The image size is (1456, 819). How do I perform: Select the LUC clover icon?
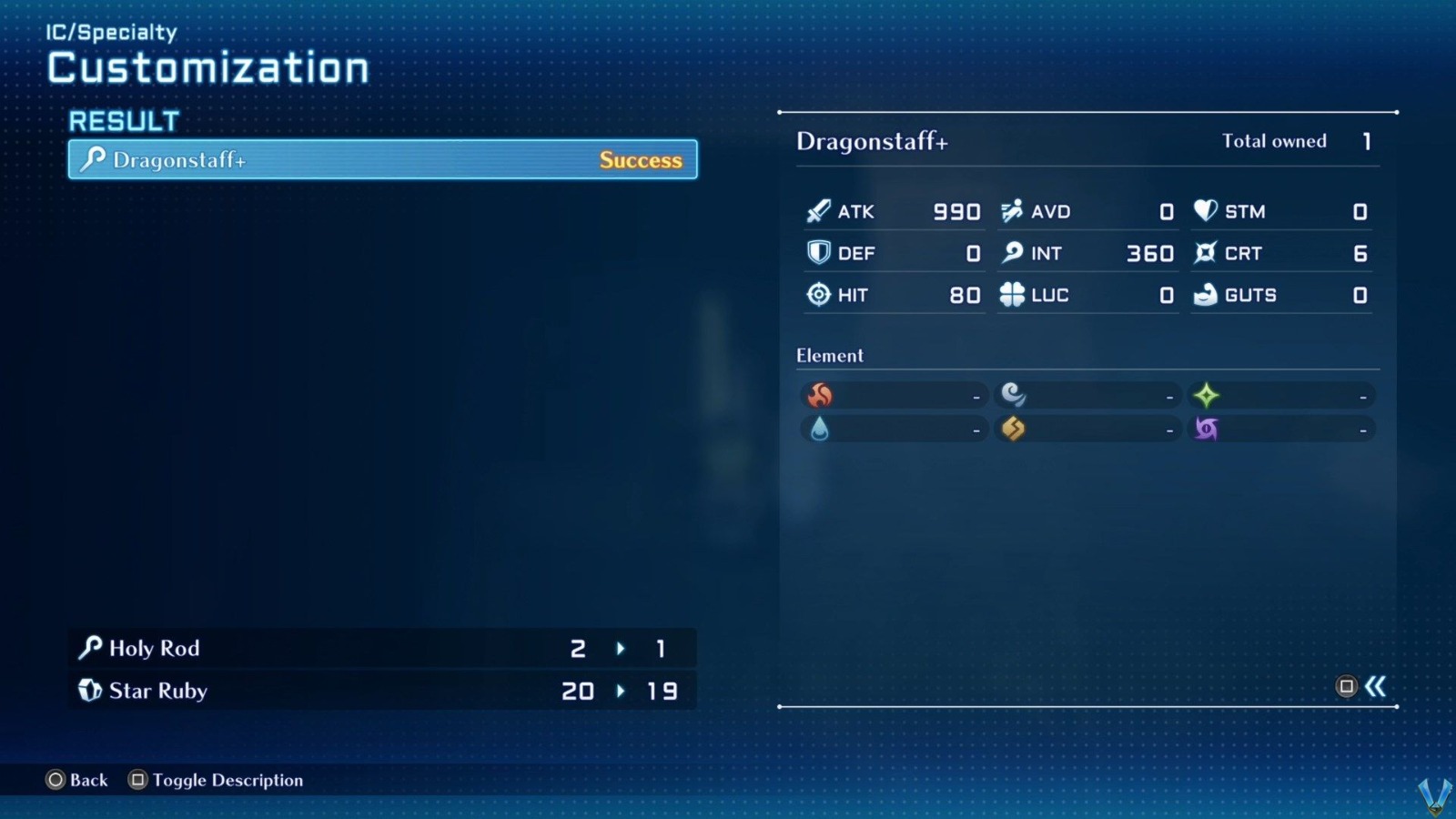1010,294
